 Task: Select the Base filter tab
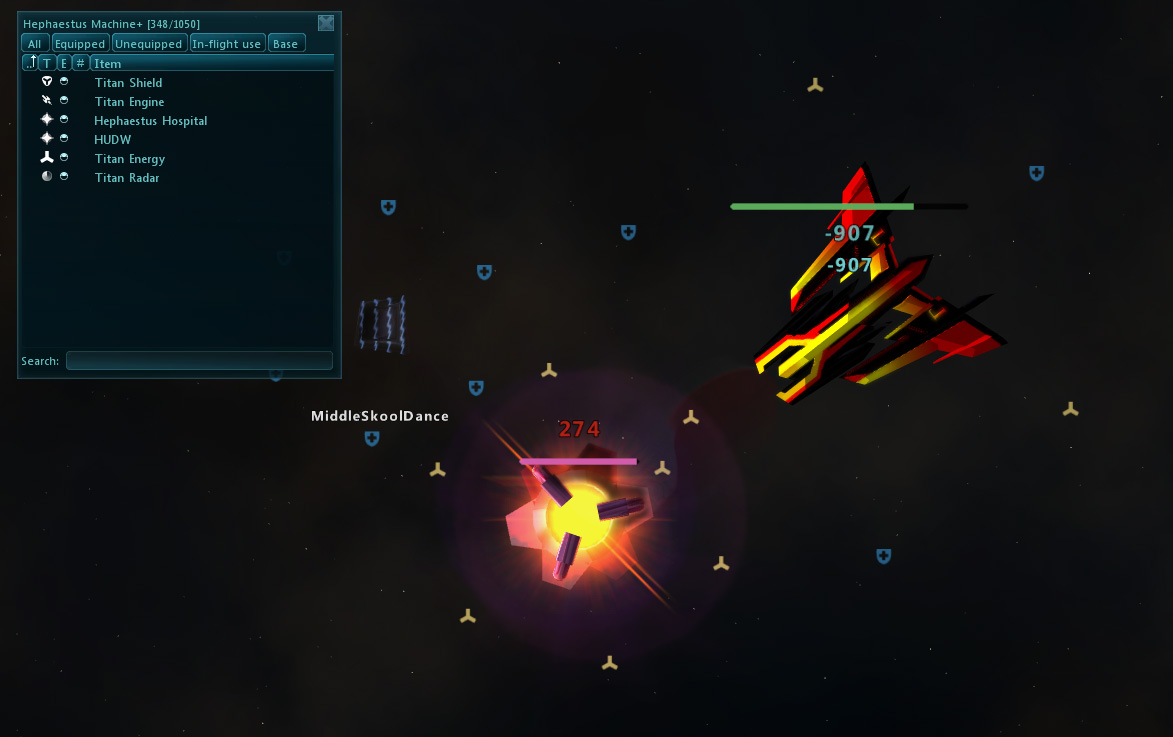coord(286,44)
